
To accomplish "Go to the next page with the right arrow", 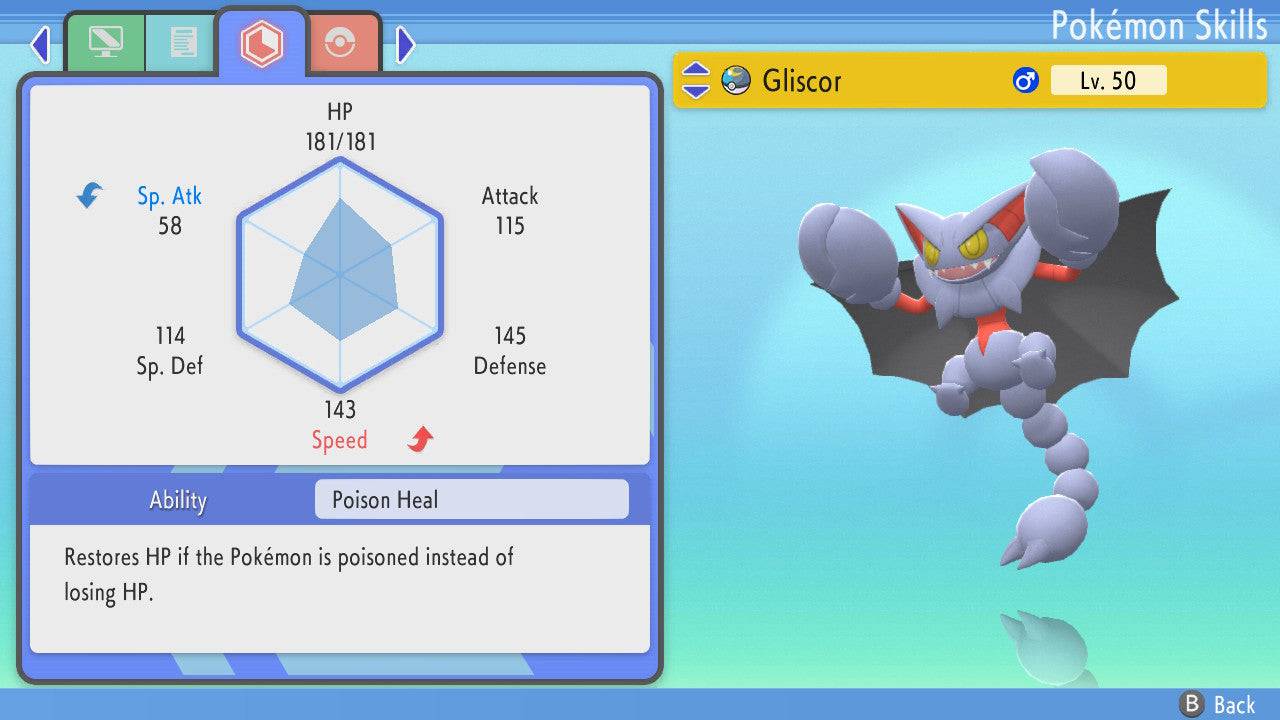I will [406, 44].
